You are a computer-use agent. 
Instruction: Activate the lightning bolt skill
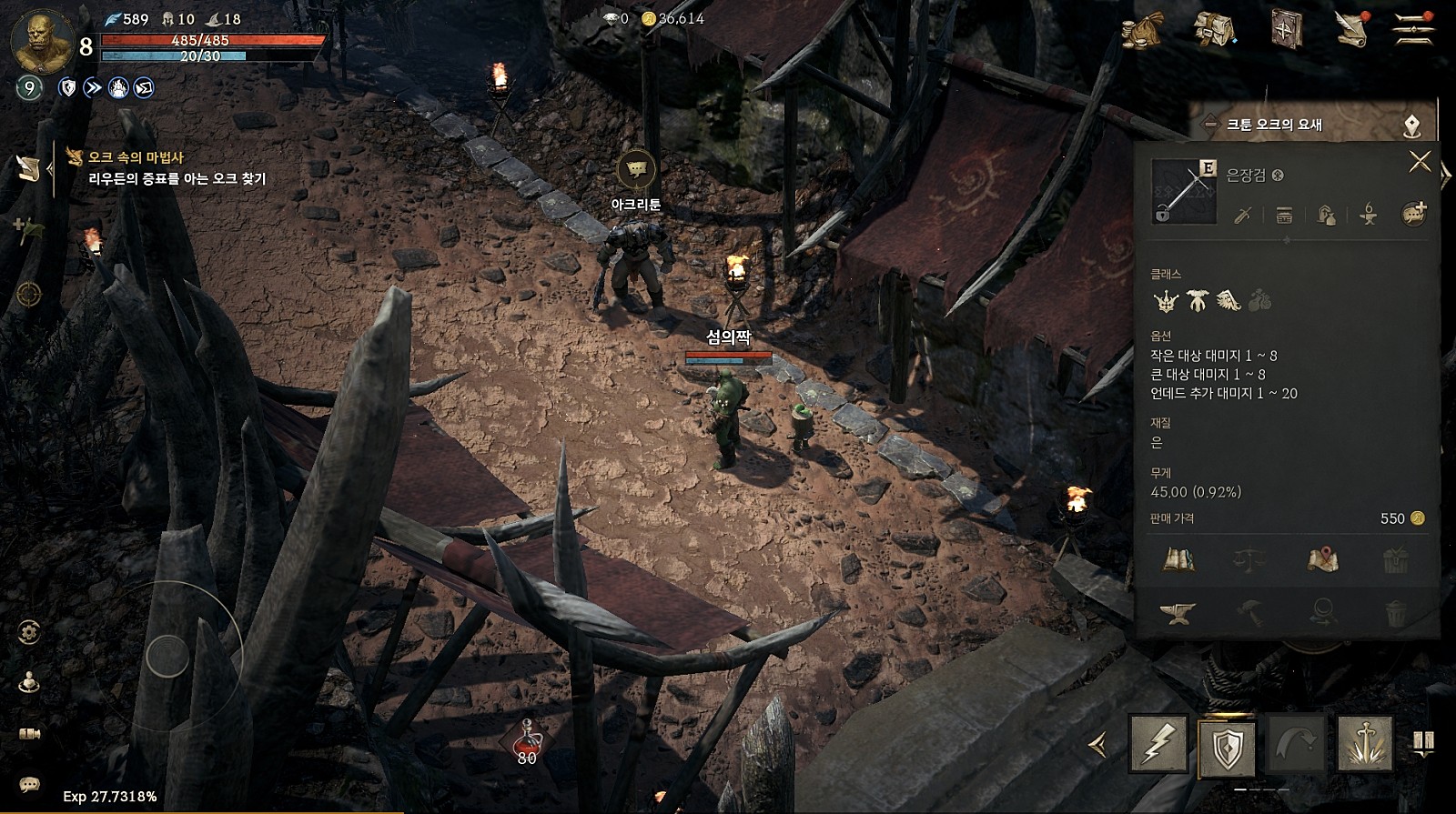(1158, 745)
